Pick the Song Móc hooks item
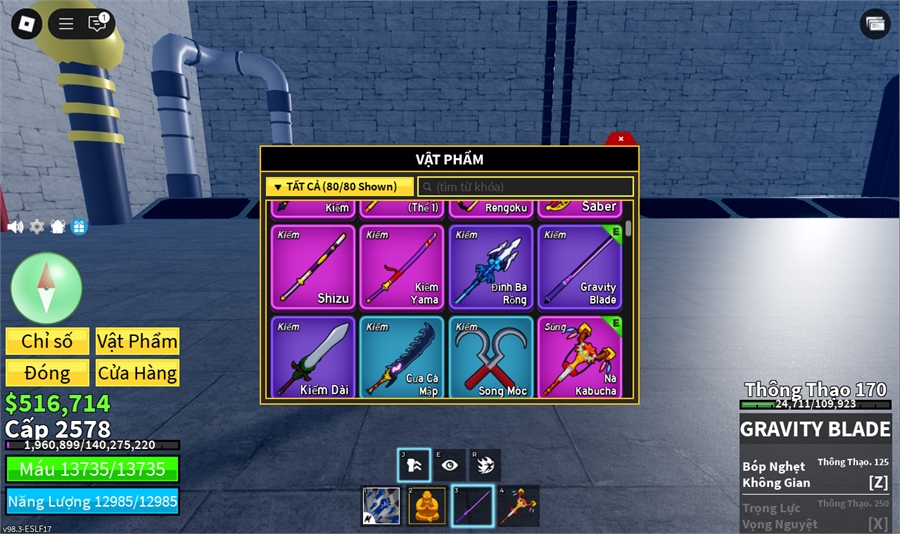This screenshot has height=534, width=900. pyautogui.click(x=491, y=357)
